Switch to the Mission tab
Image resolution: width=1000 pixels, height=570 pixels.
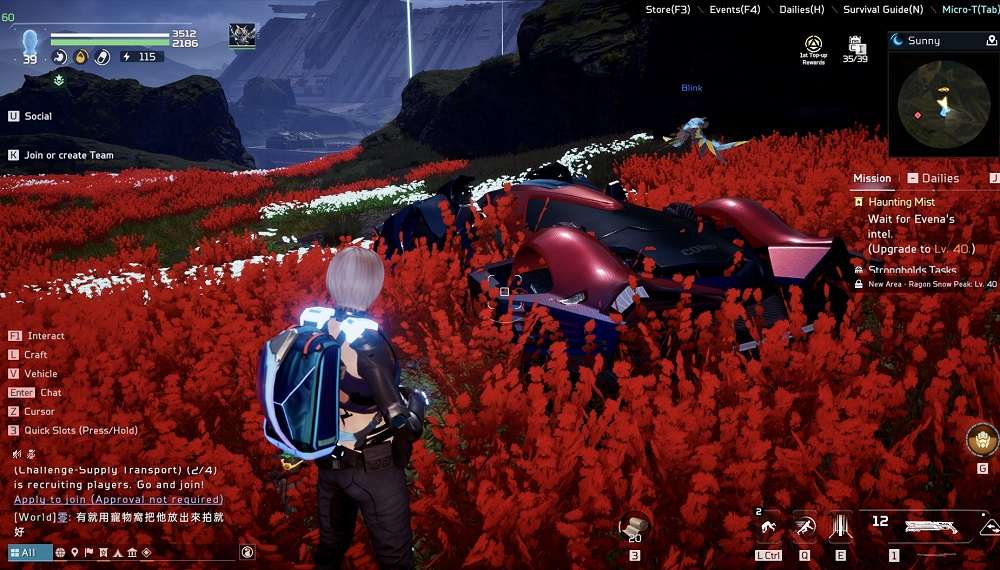871,178
